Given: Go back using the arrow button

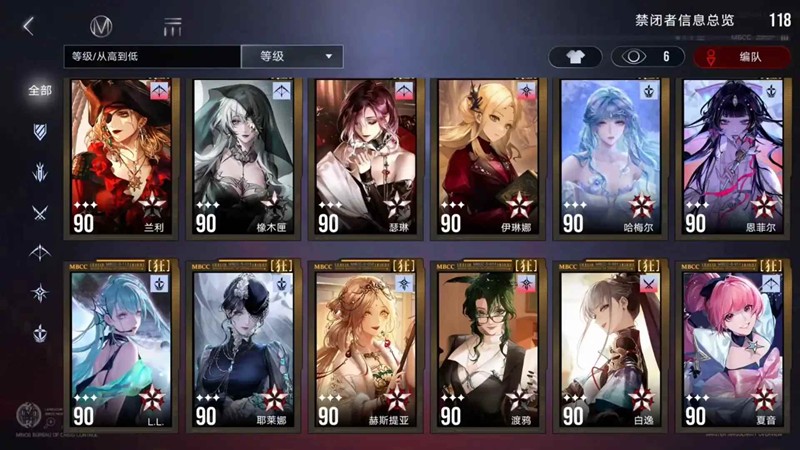Looking at the screenshot, I should [x=28, y=27].
